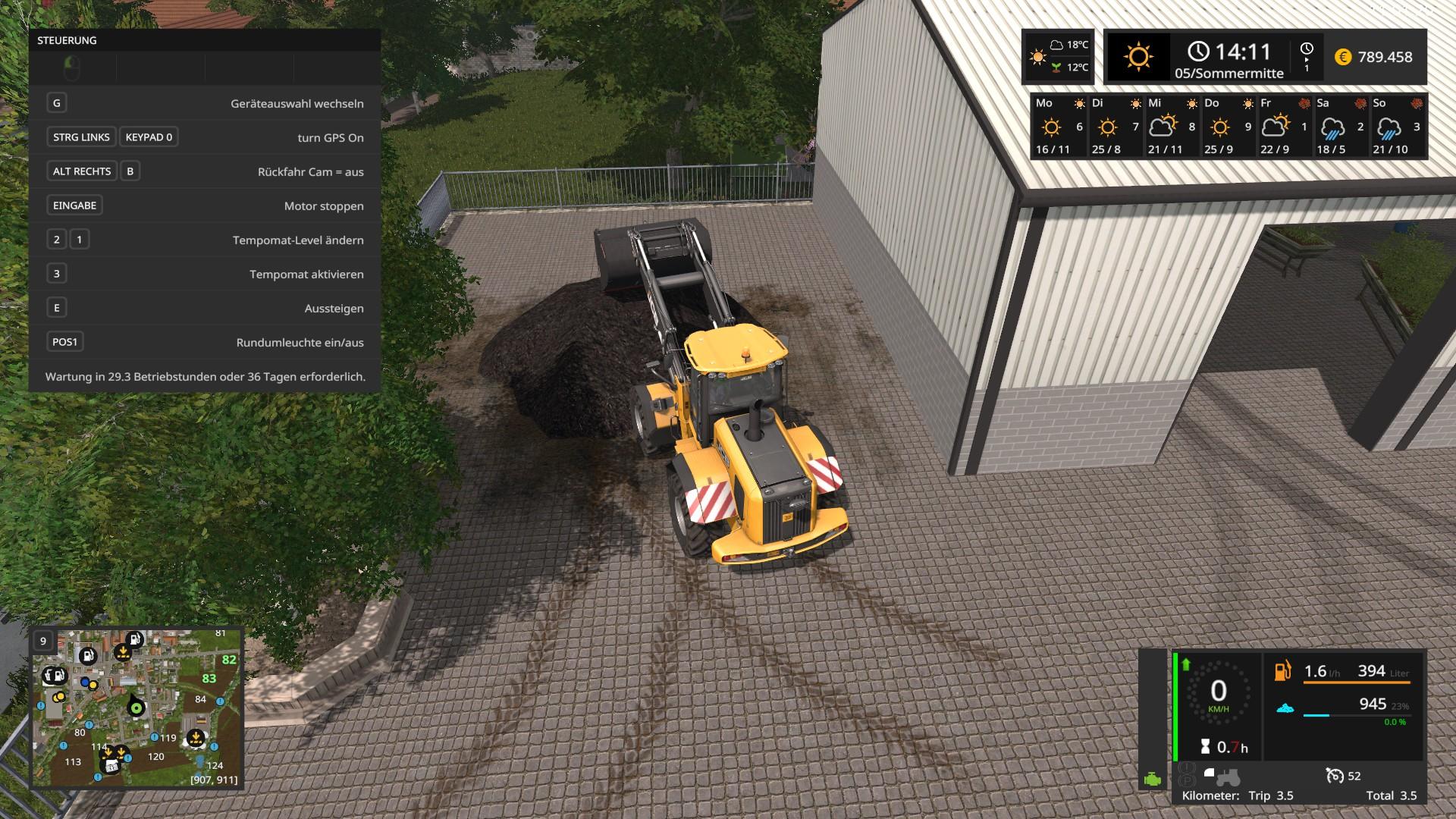This screenshot has height=819, width=1456.
Task: Click the green engine status icon
Action: tap(1153, 779)
